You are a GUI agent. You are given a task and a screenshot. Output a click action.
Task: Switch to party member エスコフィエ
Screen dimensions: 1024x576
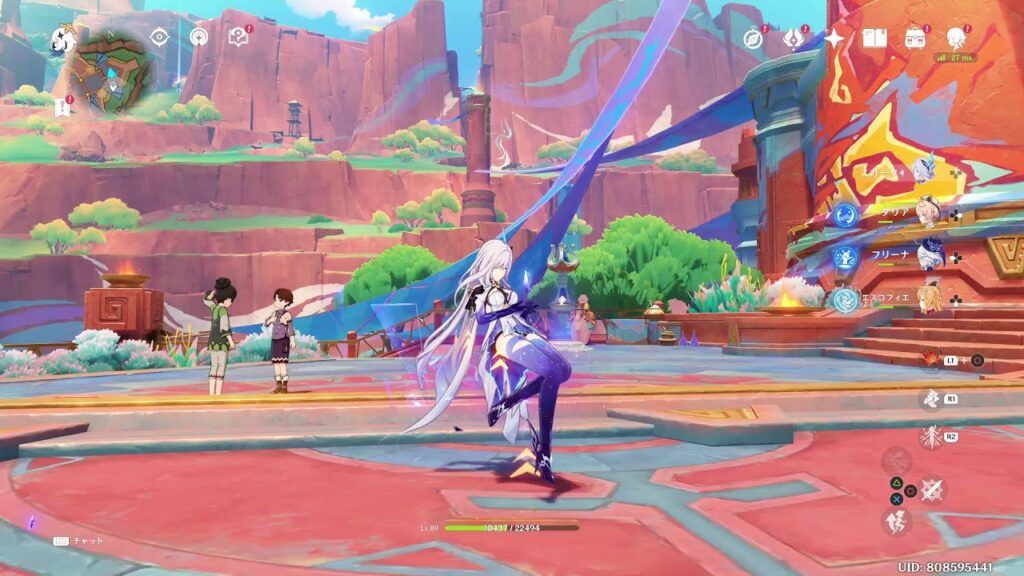click(929, 298)
